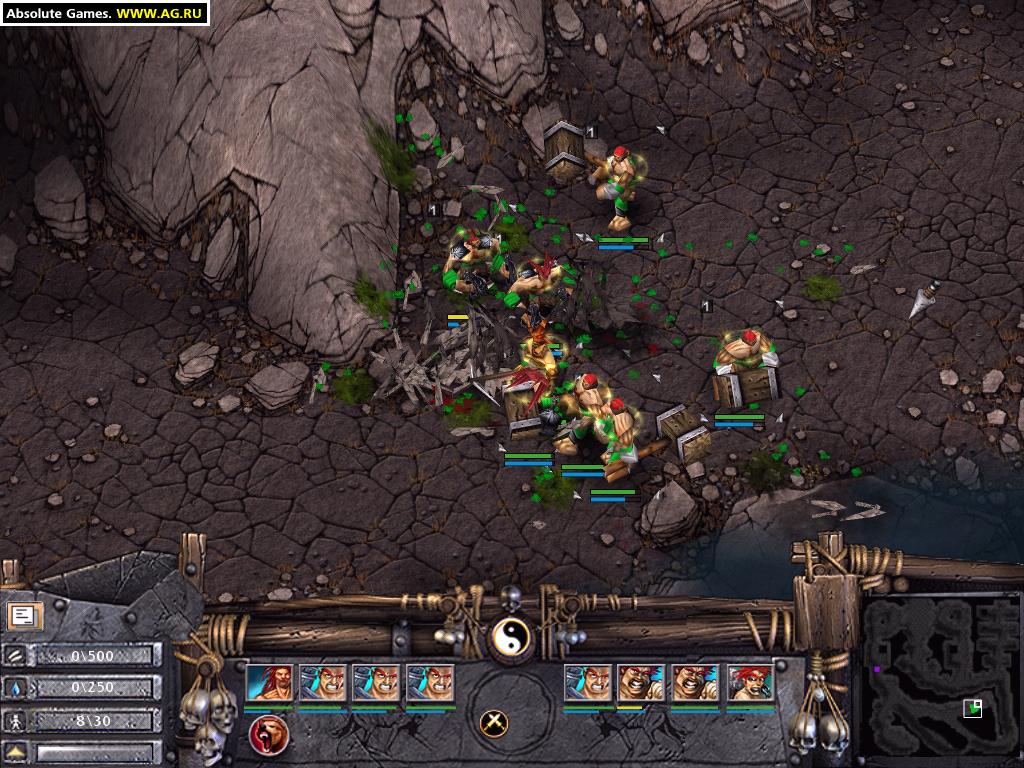
Task: Open the scroll menu button
Action: [x=22, y=616]
